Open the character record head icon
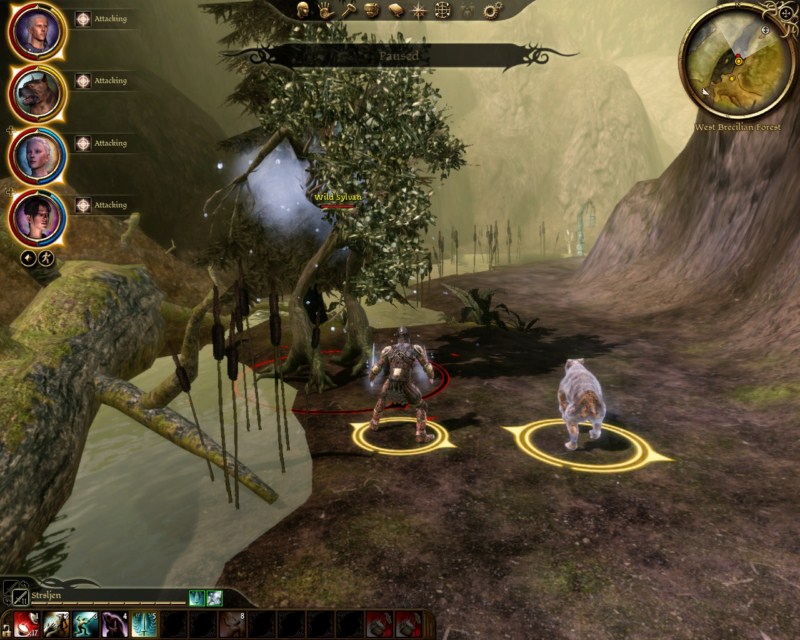 click(x=303, y=10)
